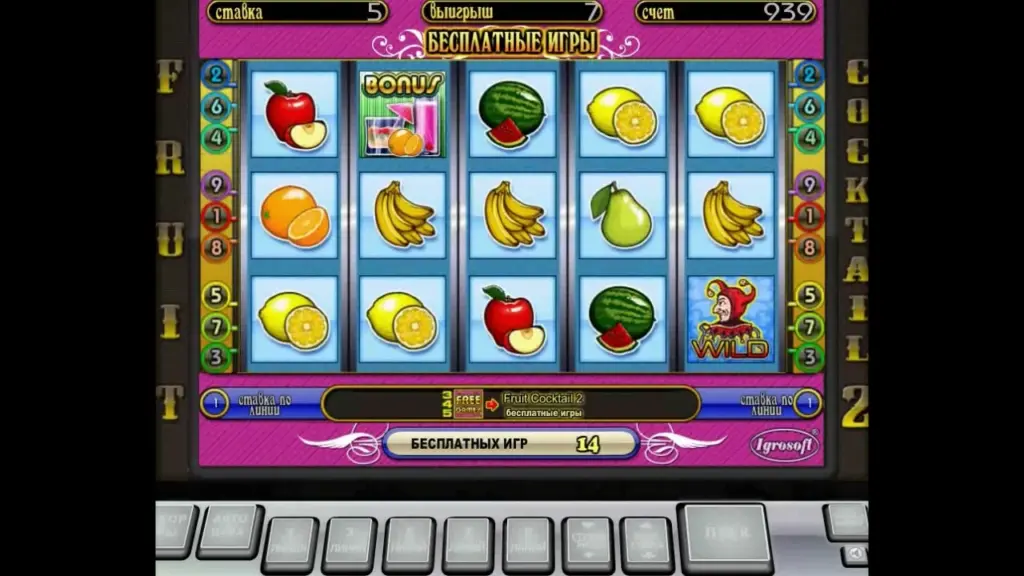
Task: Activate the АВТО ИГРА auto-play button
Action: click(229, 529)
